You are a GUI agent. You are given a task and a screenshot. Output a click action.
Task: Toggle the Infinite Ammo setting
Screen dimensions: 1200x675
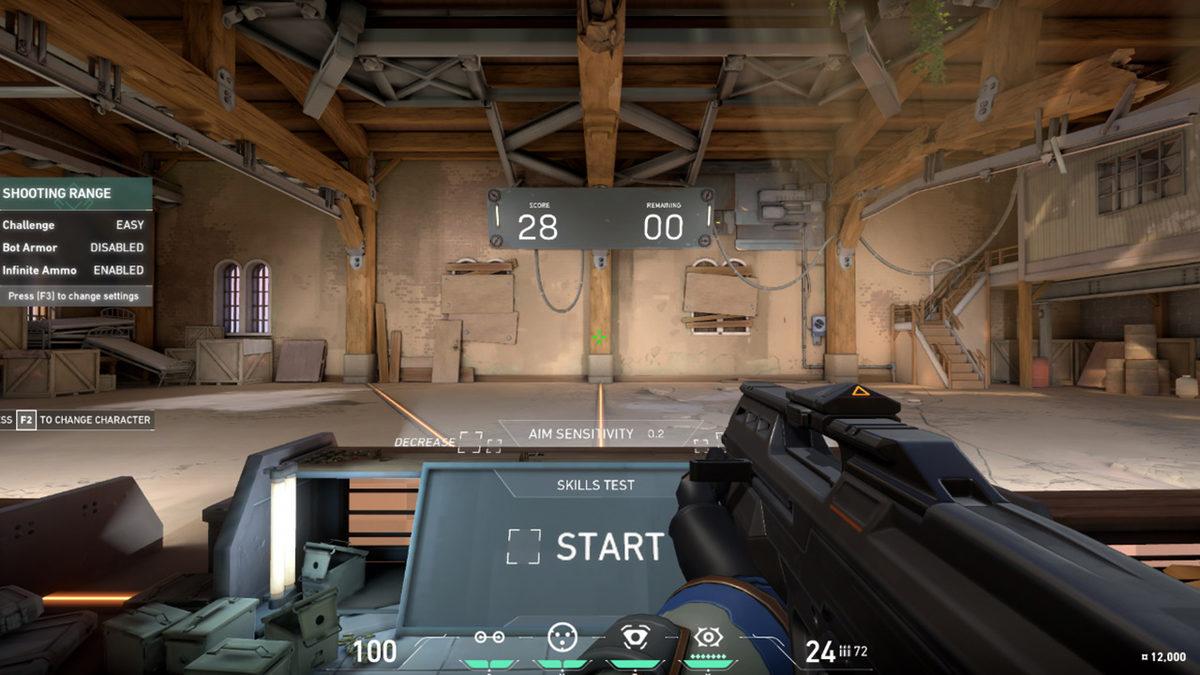click(x=118, y=270)
